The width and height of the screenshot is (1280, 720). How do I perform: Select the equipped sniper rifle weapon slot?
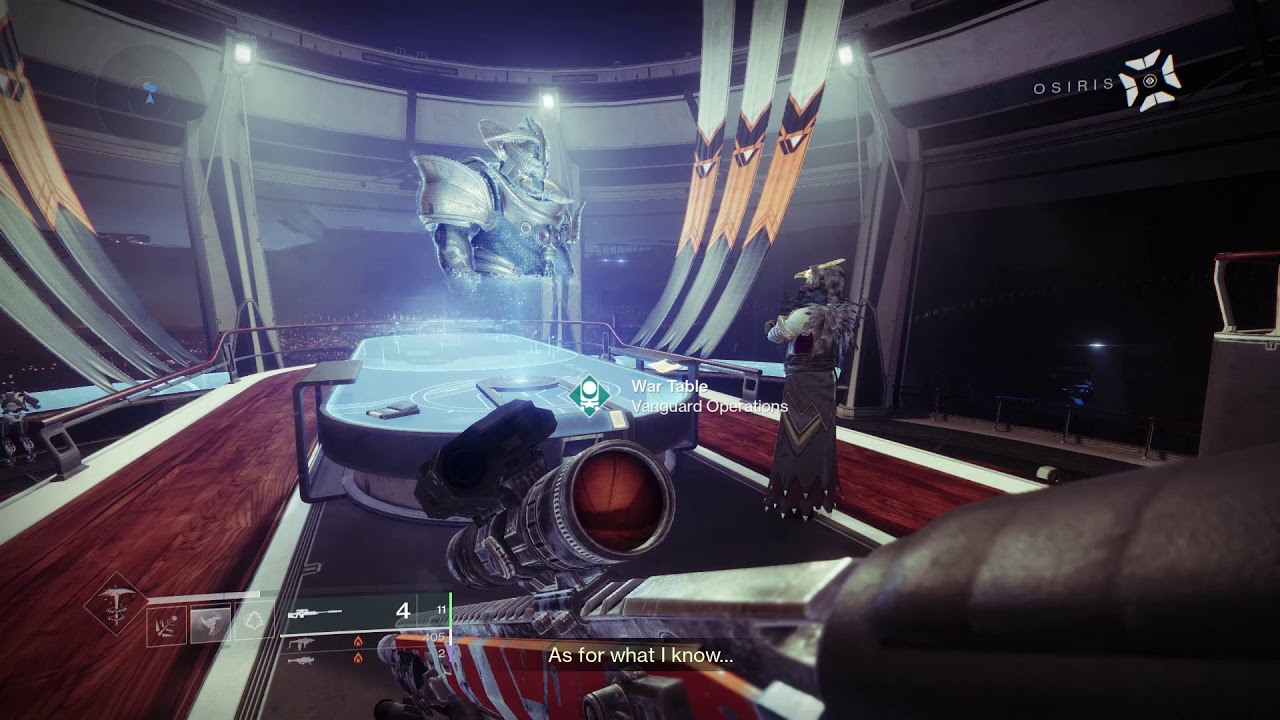point(313,612)
